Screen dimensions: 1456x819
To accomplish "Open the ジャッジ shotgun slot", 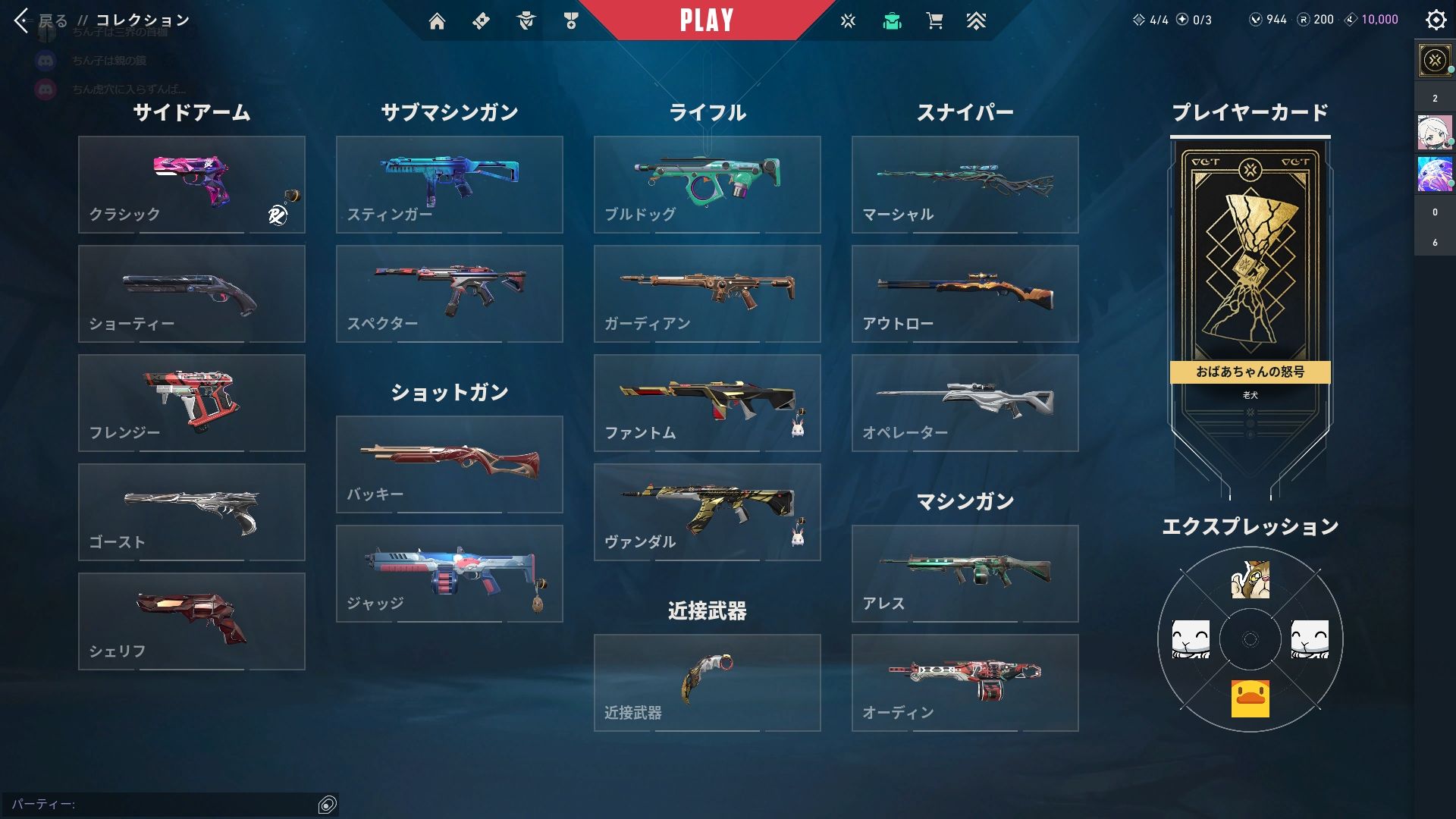I will [449, 573].
